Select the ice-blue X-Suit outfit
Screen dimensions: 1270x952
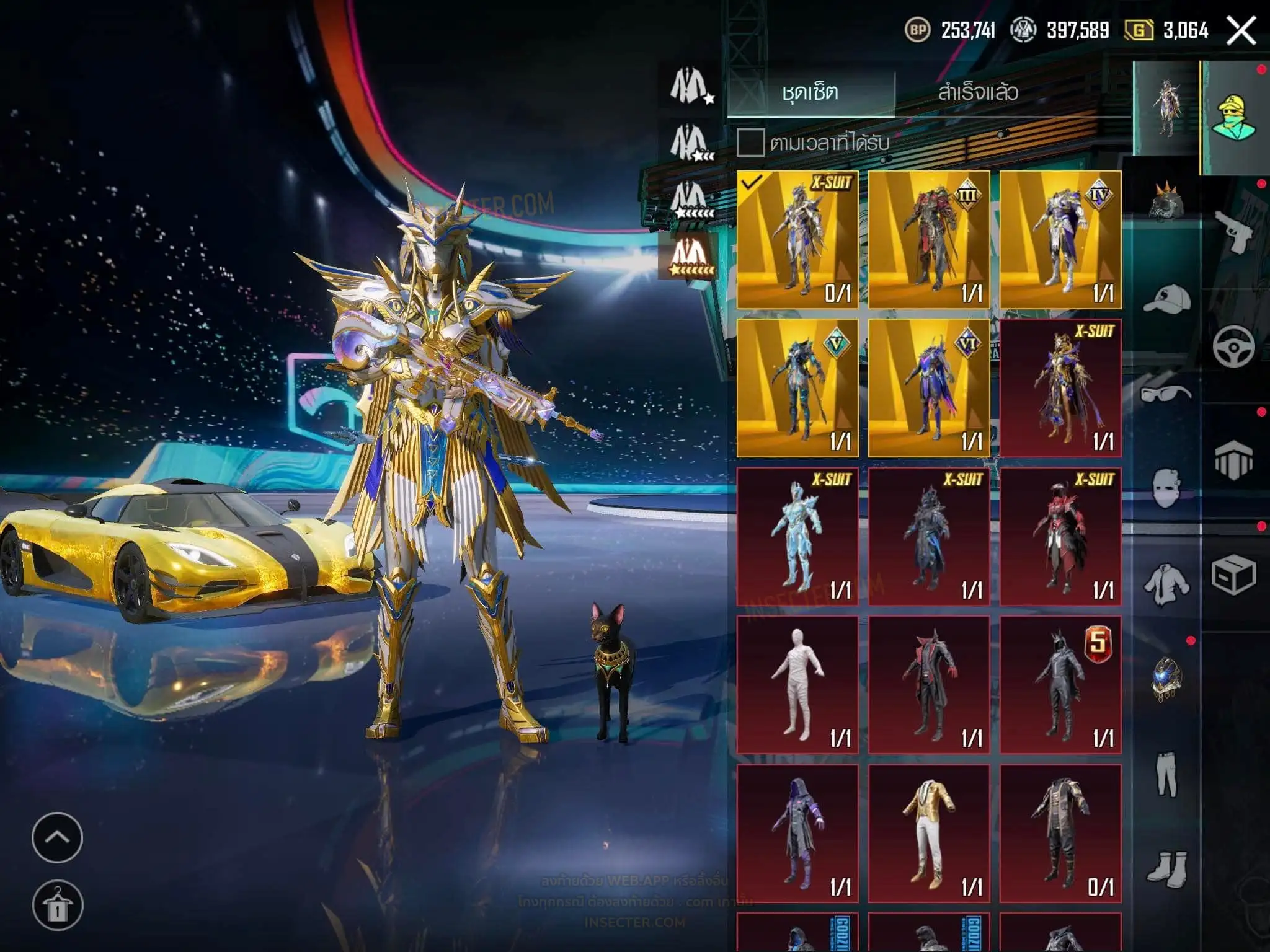797,537
